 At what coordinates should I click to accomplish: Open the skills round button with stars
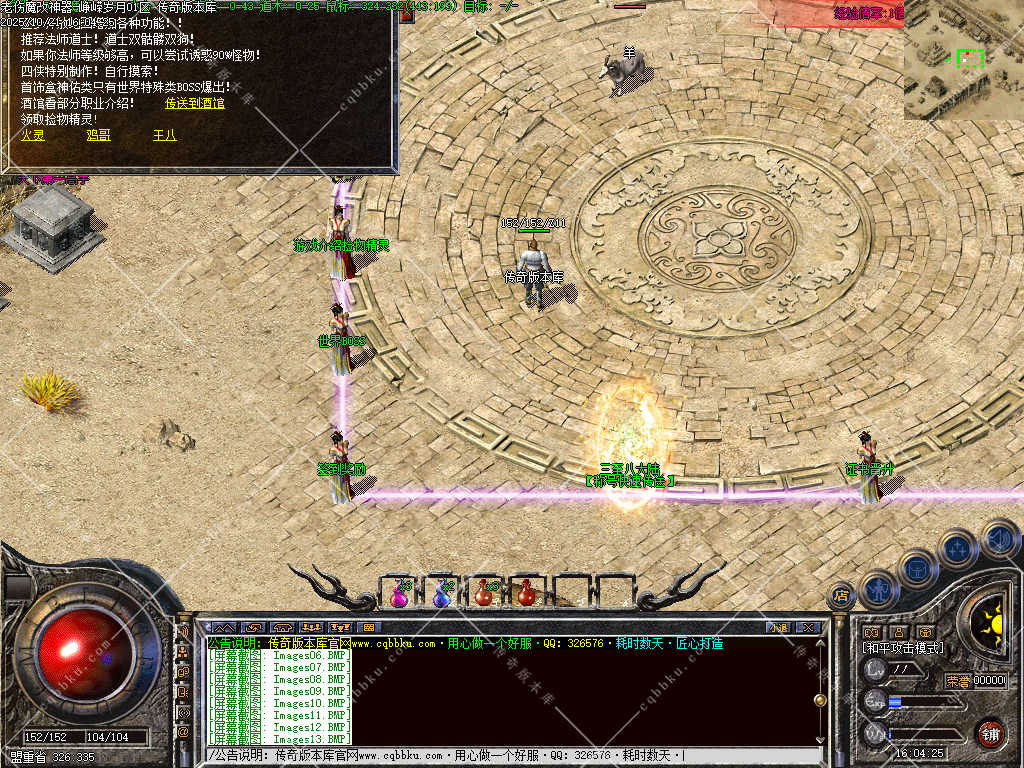tap(958, 548)
